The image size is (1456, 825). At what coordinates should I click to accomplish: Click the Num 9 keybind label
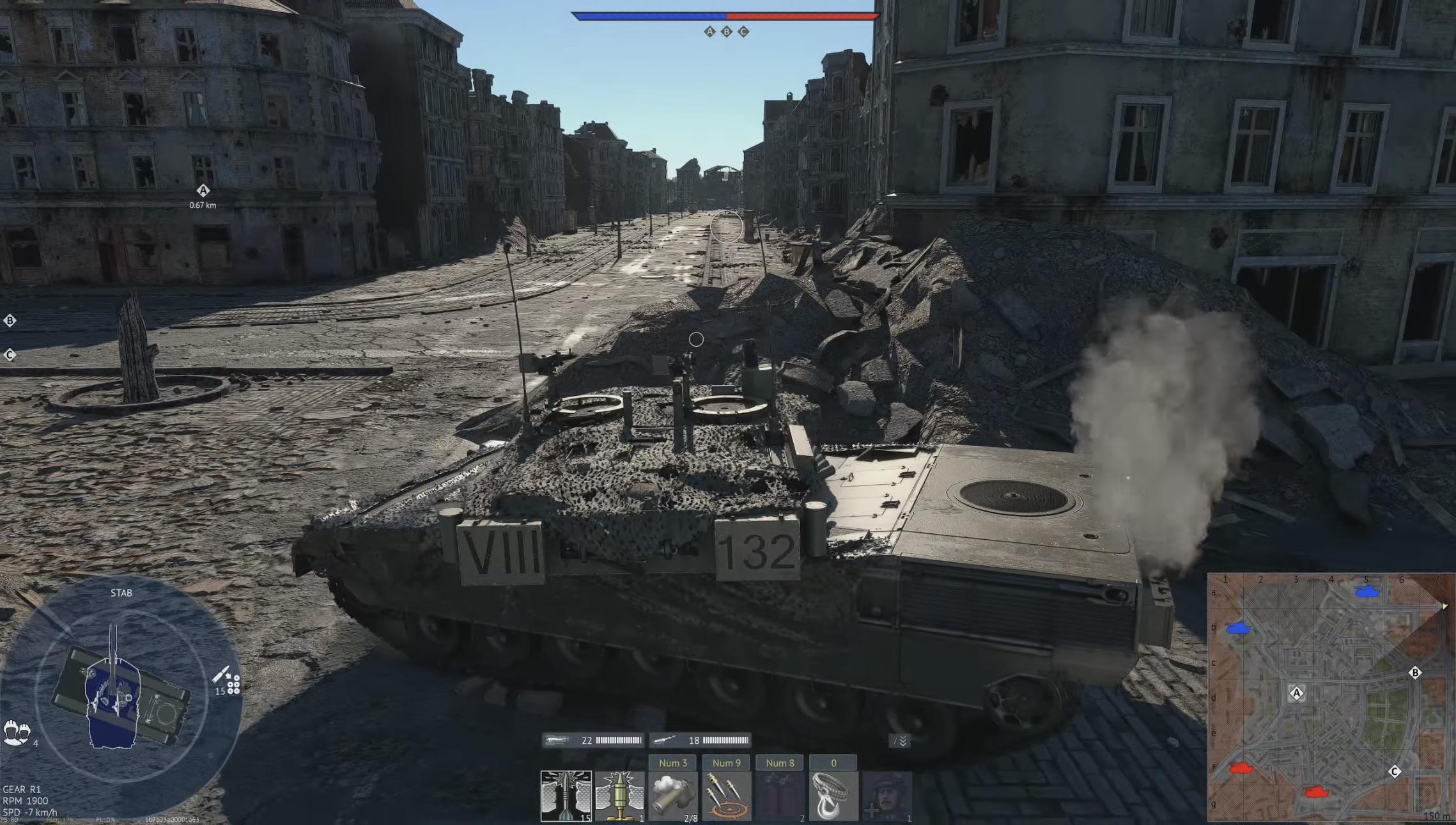click(727, 762)
